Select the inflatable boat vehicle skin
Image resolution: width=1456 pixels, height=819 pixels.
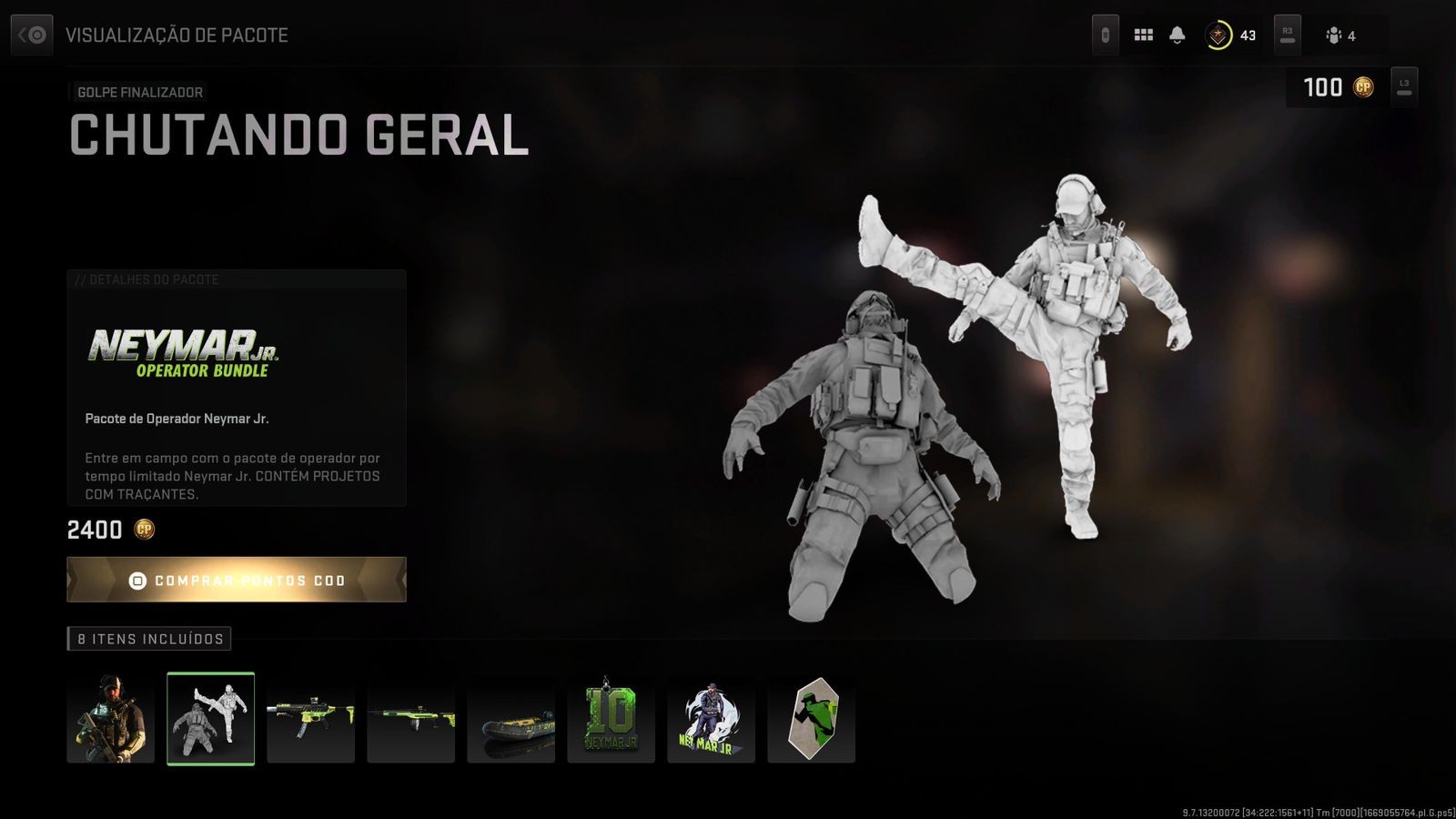[511, 719]
